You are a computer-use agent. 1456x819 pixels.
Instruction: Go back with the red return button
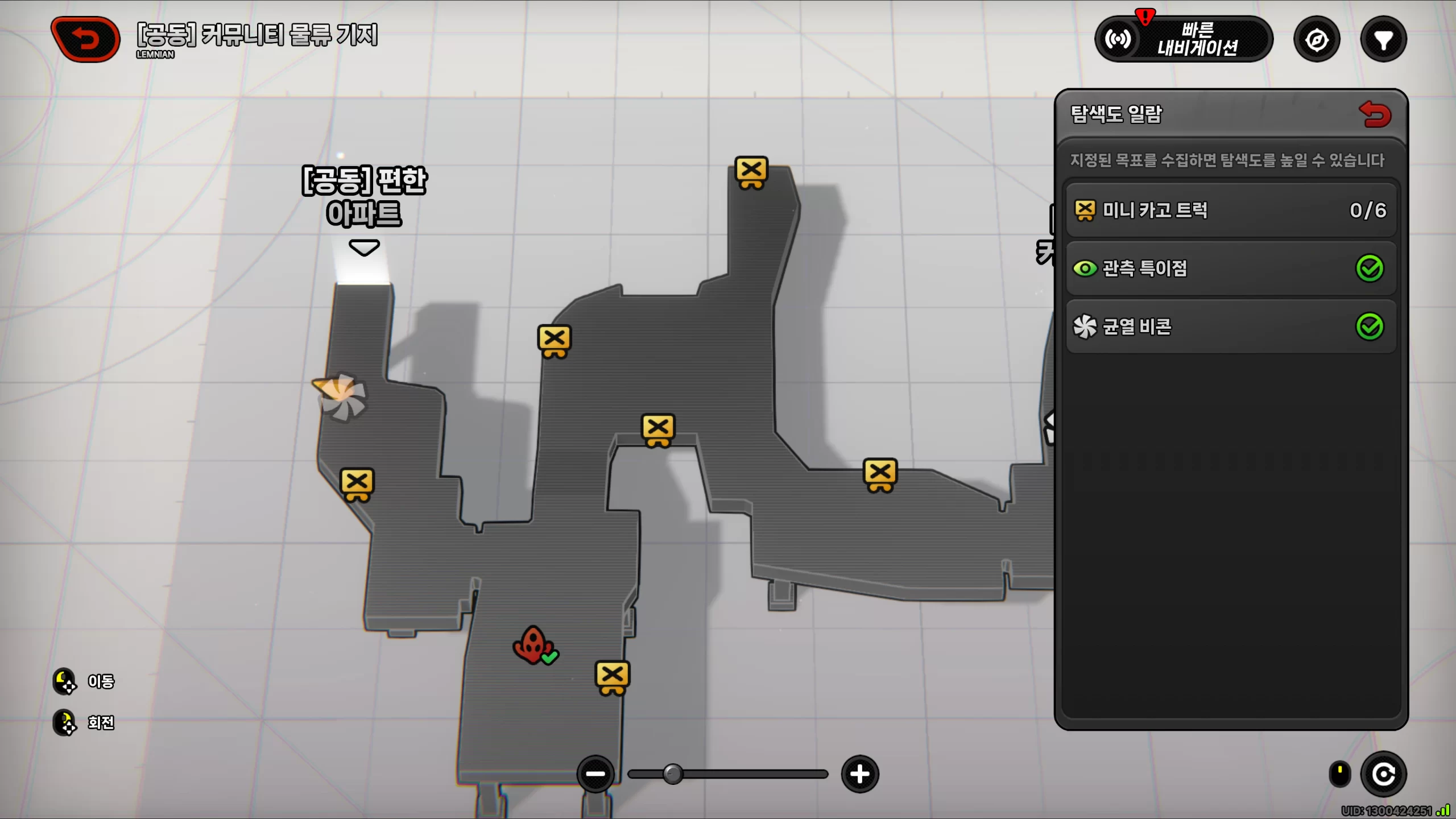click(85, 39)
